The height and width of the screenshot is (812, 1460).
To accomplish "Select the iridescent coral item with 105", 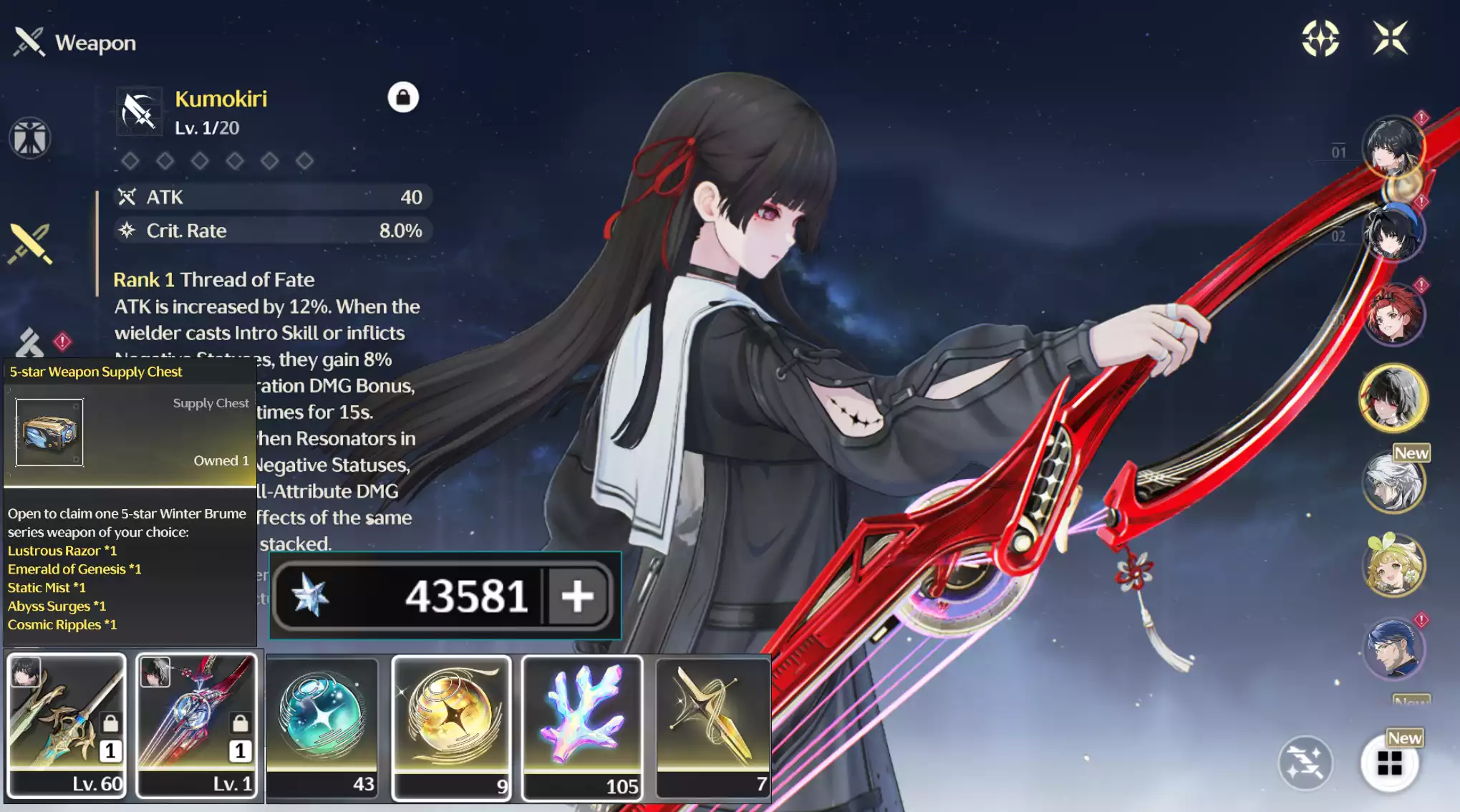I will (582, 725).
